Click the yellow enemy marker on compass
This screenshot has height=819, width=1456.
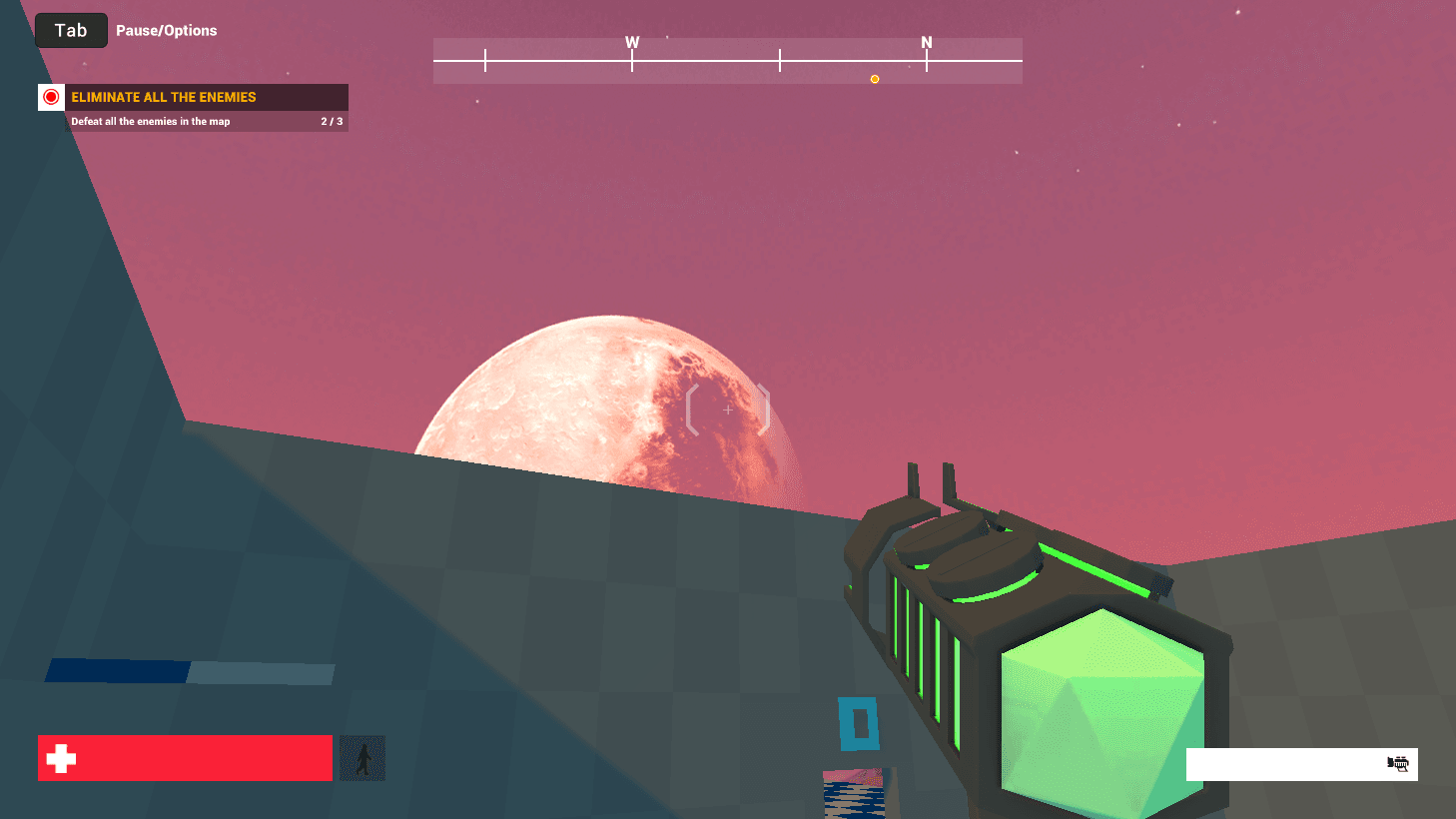(875, 79)
